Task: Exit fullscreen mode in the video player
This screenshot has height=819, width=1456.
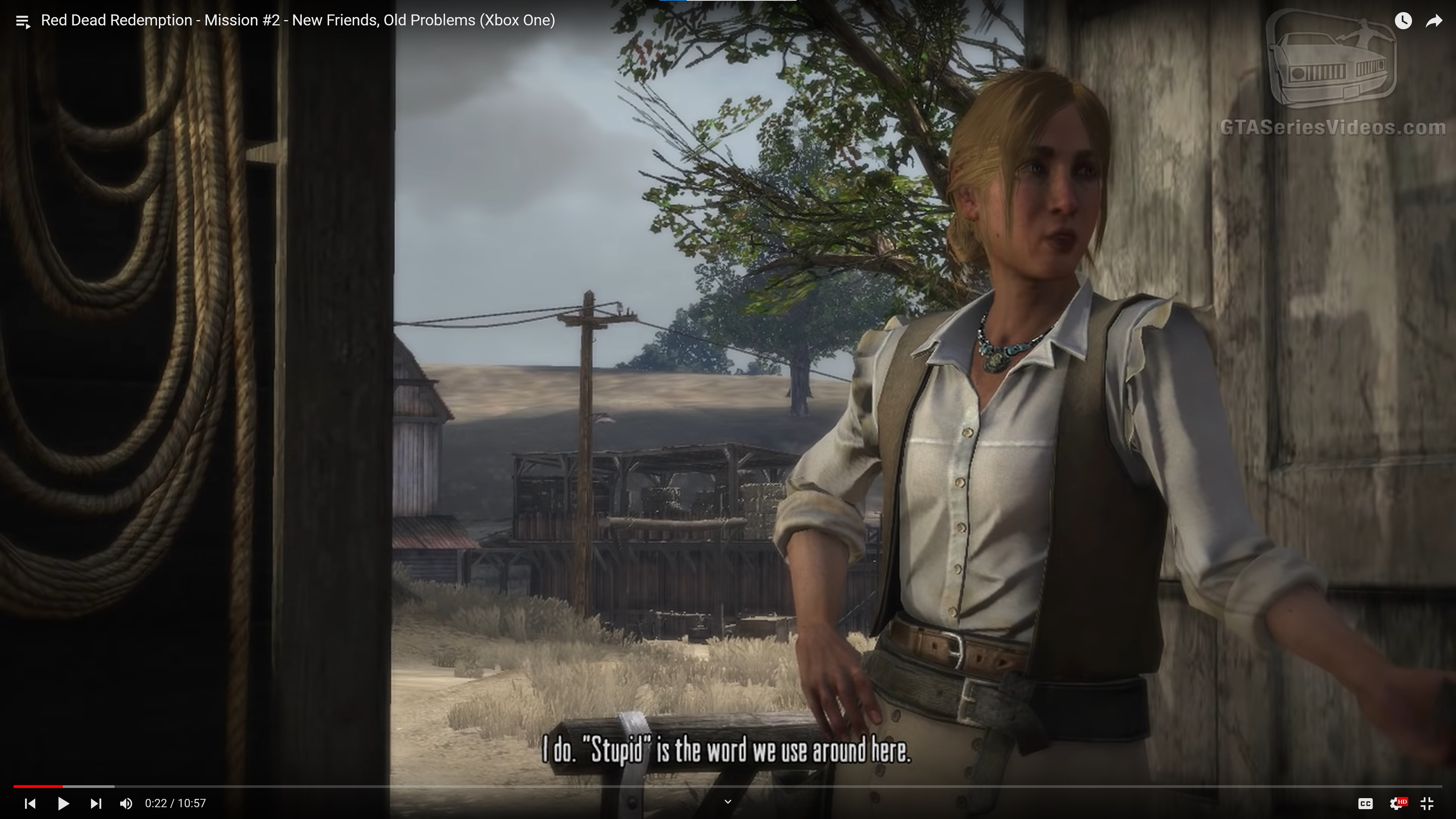Action: [1427, 803]
